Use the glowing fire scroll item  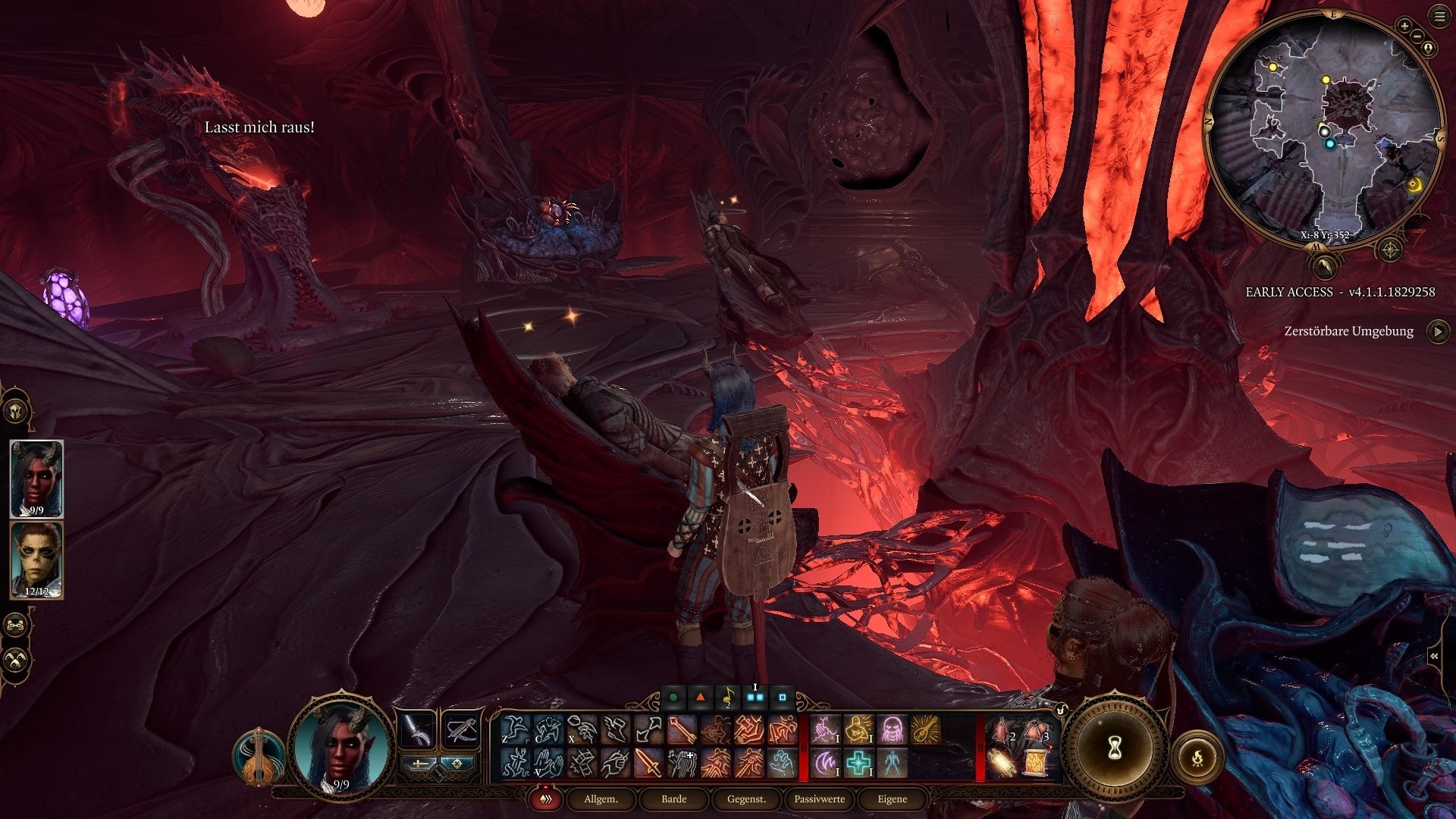1037,763
